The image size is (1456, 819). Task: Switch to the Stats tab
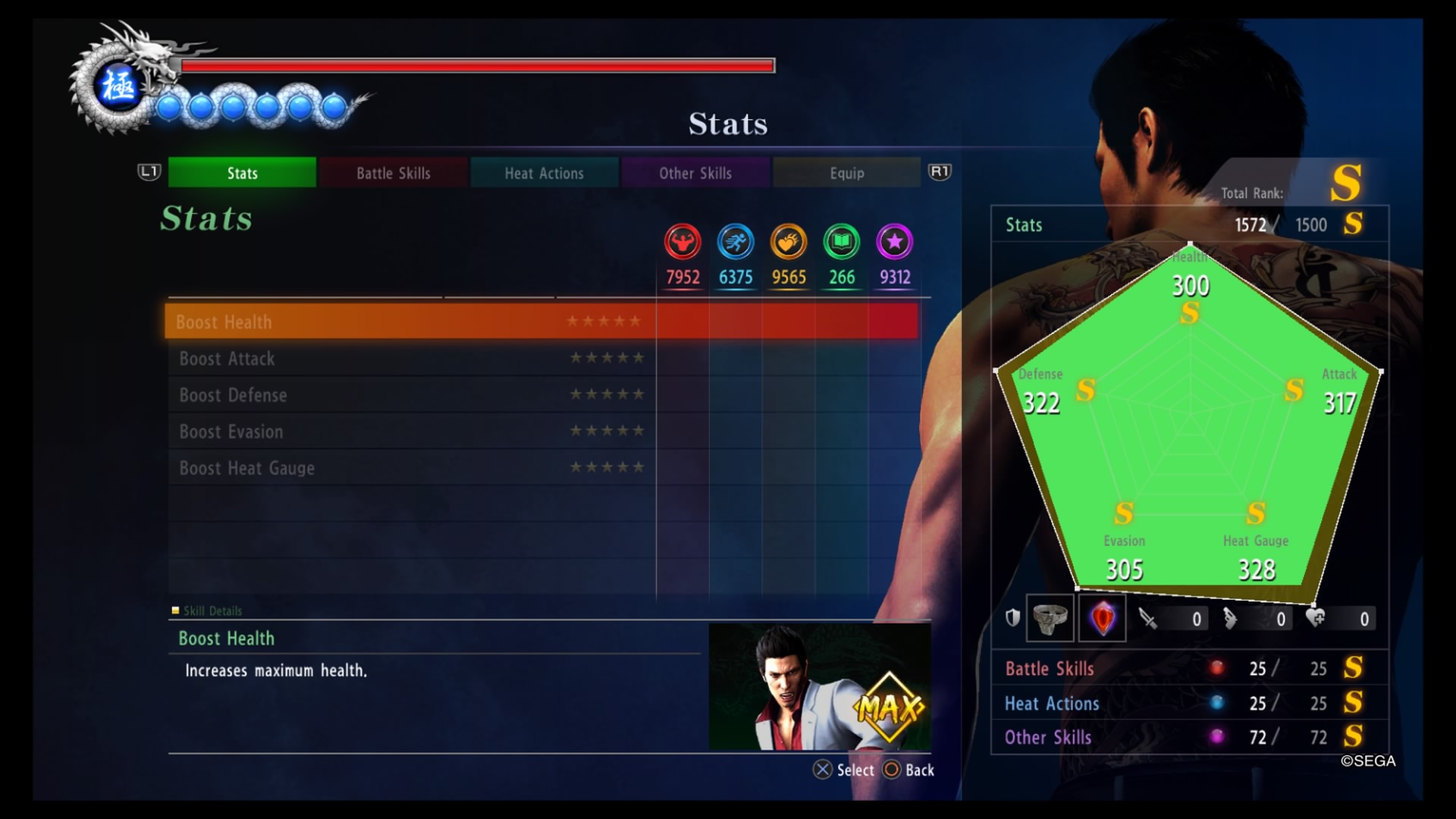(x=242, y=173)
